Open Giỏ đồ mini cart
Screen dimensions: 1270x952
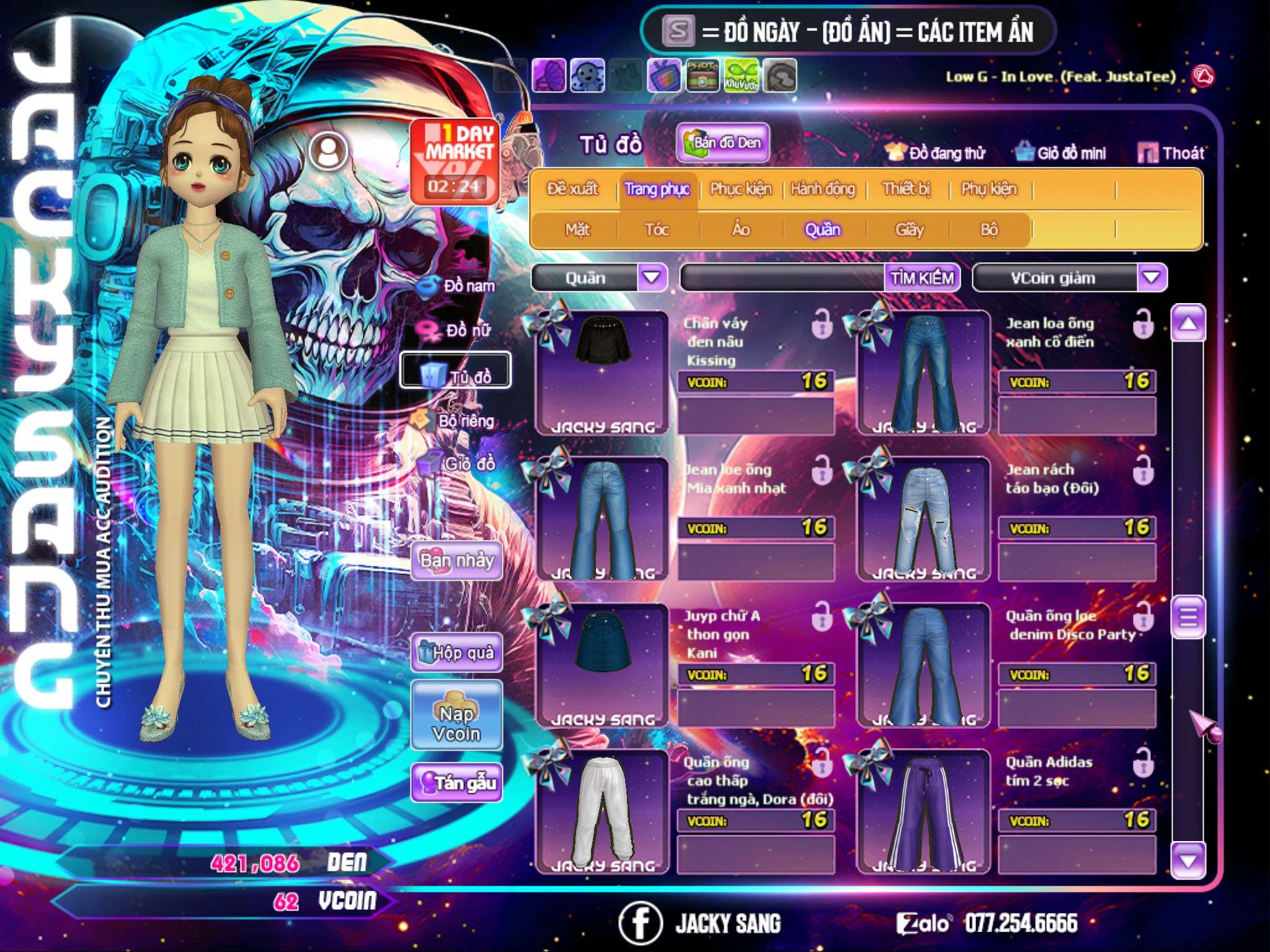[1062, 153]
